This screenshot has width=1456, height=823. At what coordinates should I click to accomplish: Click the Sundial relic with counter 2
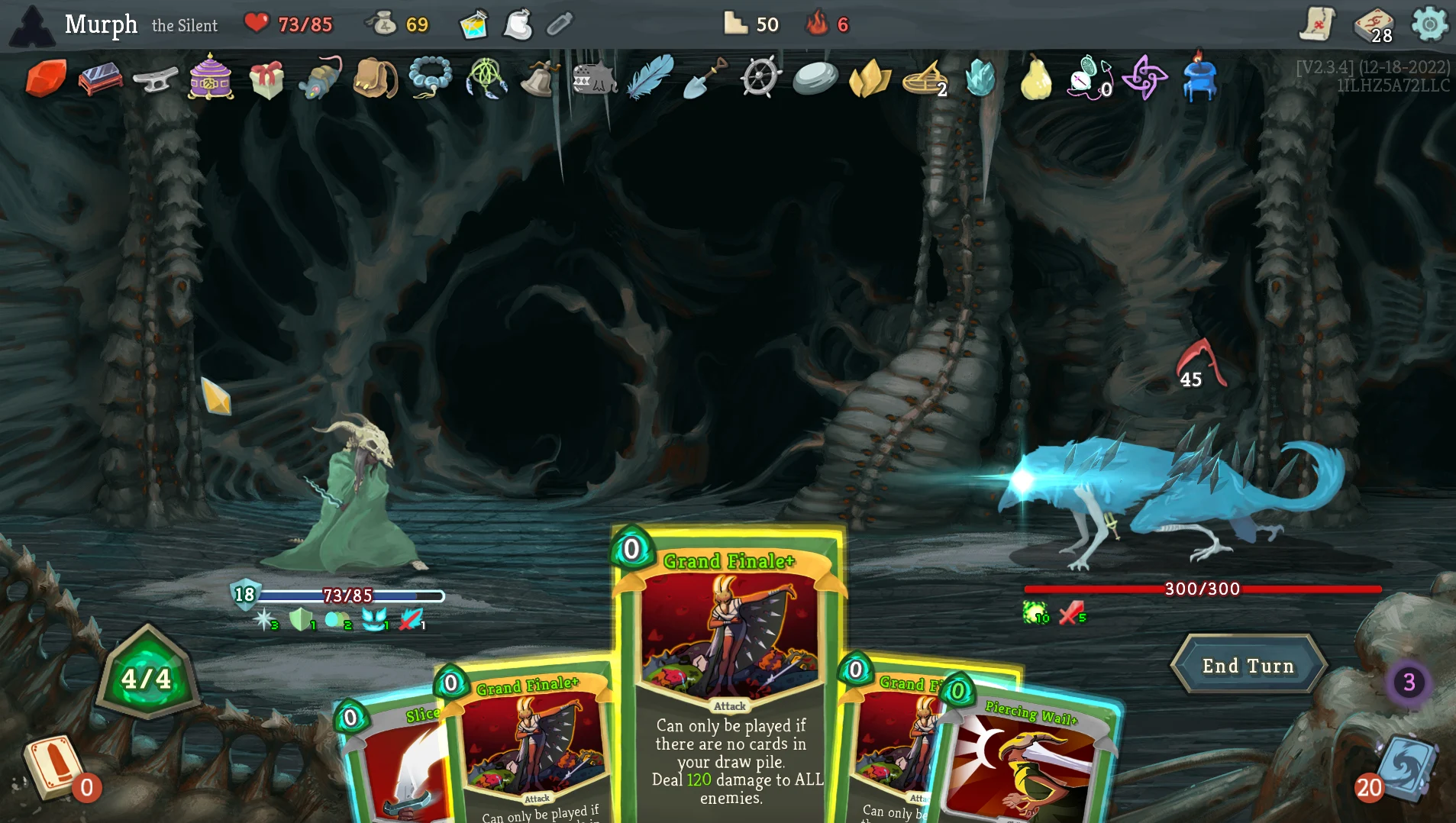926,80
